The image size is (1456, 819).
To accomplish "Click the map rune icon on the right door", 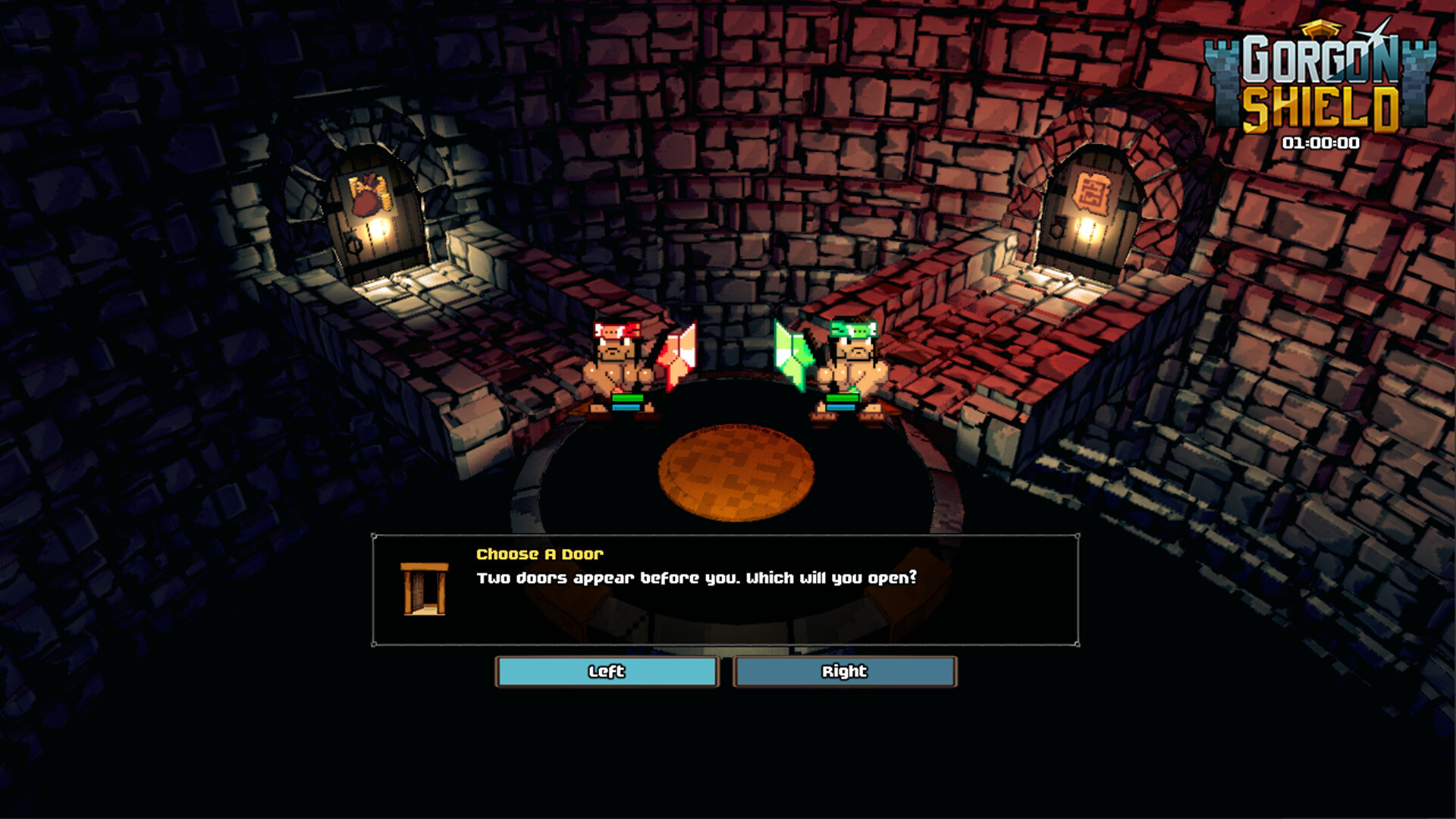I will 1093,191.
